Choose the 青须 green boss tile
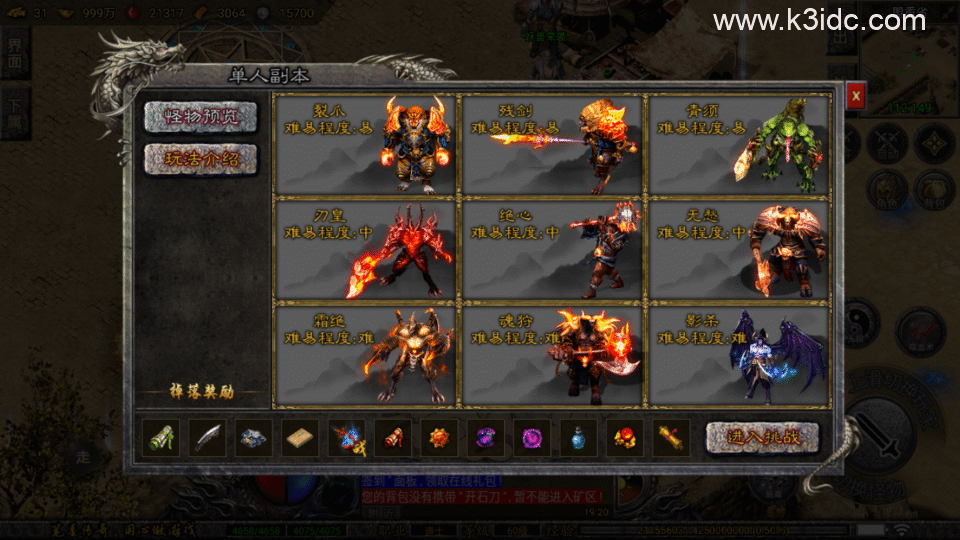 (x=739, y=145)
